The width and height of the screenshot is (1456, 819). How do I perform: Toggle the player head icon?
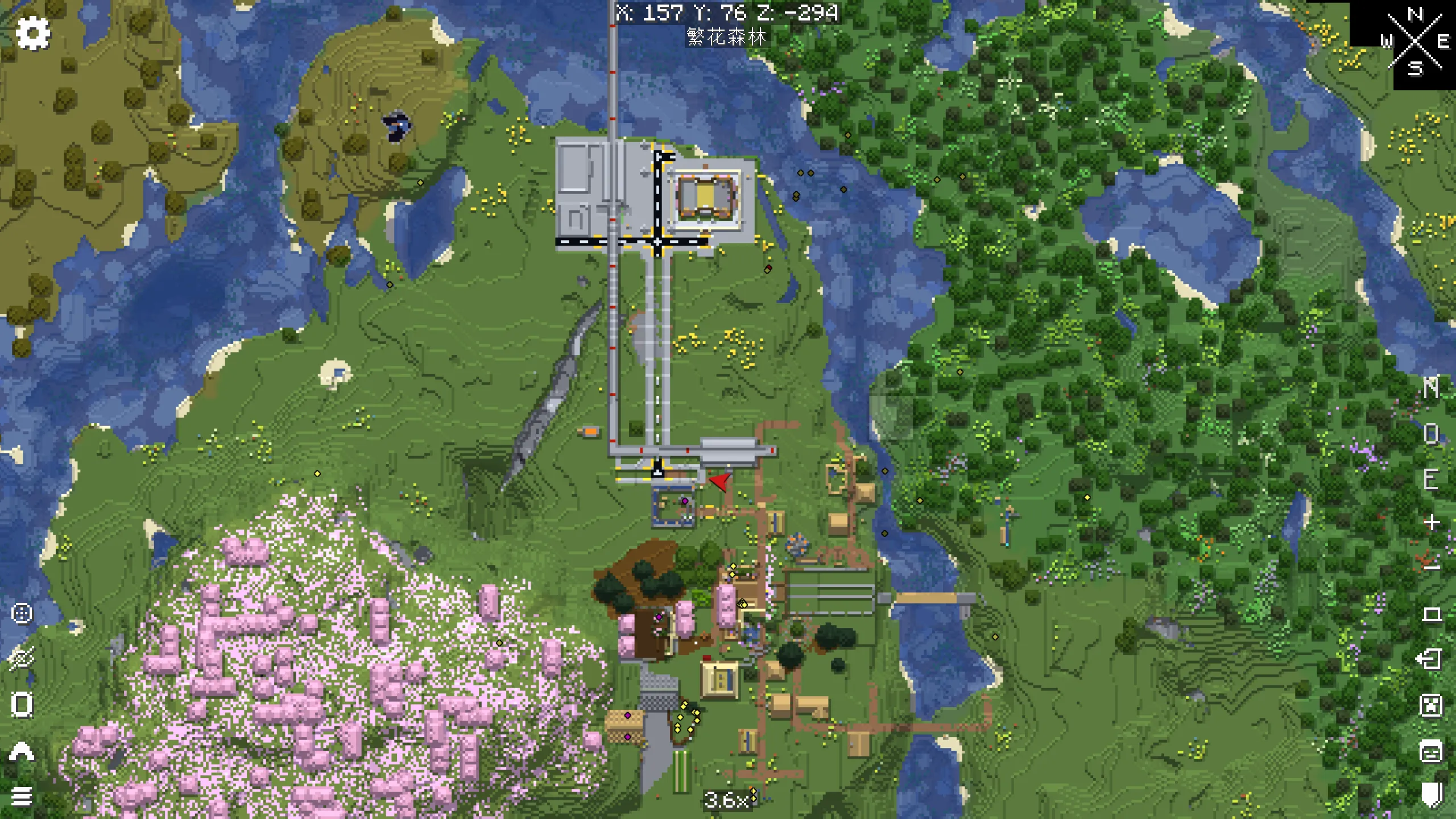(1431, 751)
